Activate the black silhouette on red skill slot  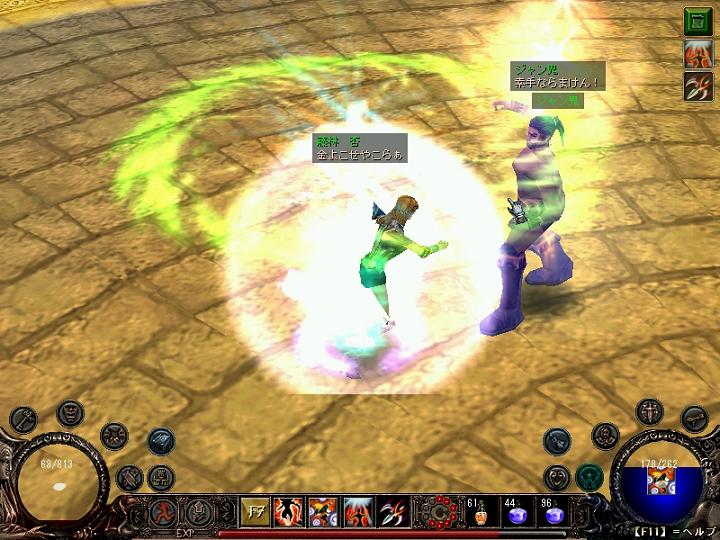pyautogui.click(x=289, y=512)
